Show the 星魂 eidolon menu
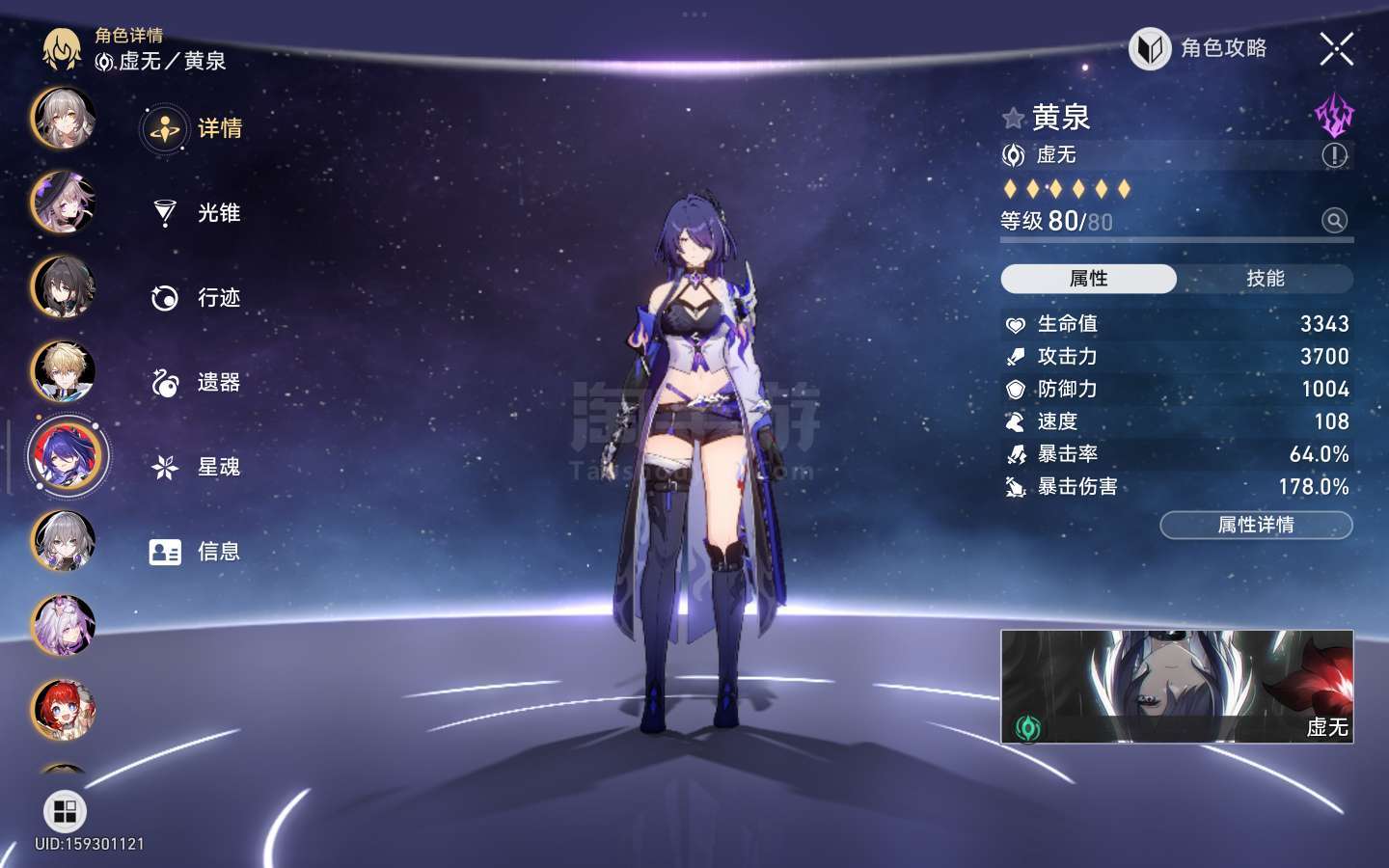 (197, 468)
